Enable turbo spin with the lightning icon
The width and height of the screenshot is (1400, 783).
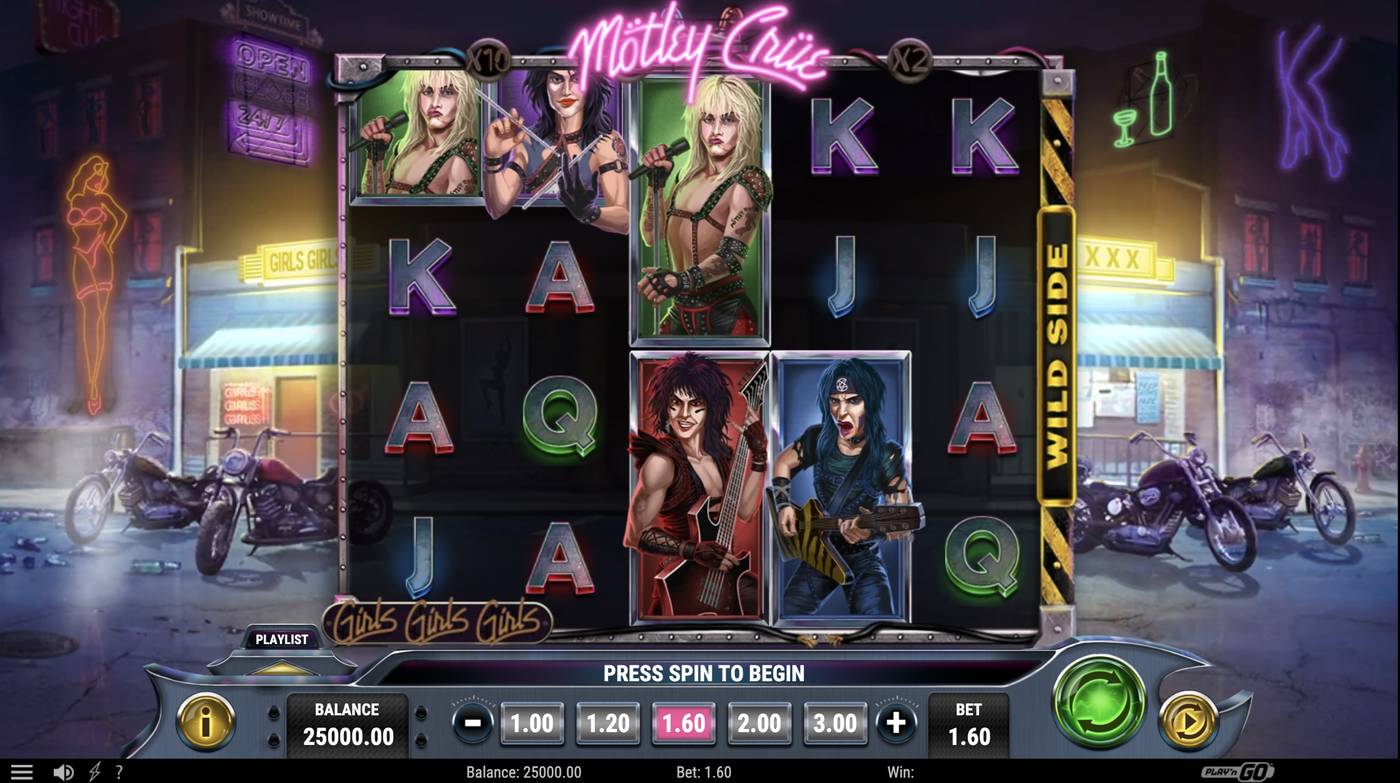point(95,771)
